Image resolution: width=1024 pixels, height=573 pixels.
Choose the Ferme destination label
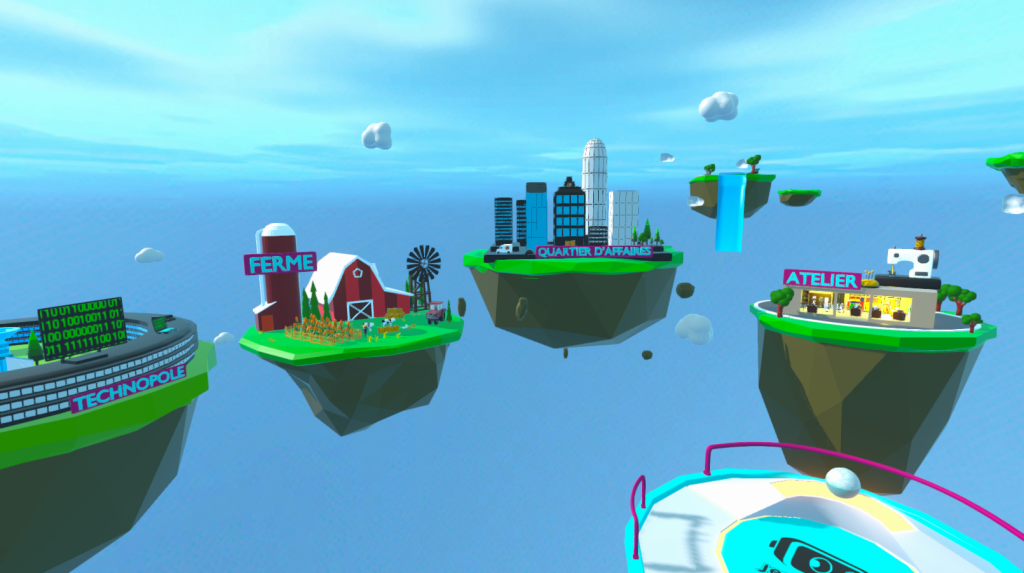click(x=280, y=264)
